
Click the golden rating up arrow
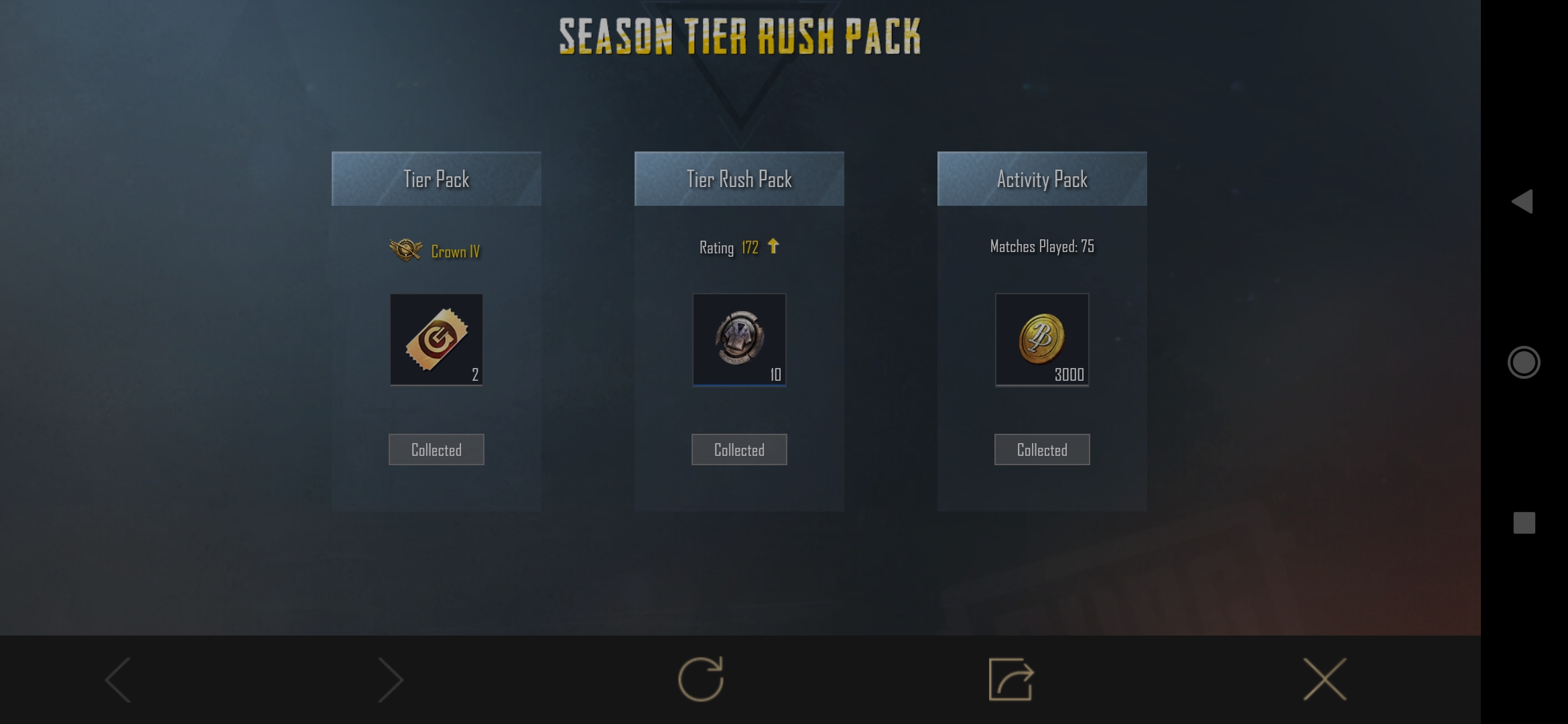pyautogui.click(x=774, y=247)
